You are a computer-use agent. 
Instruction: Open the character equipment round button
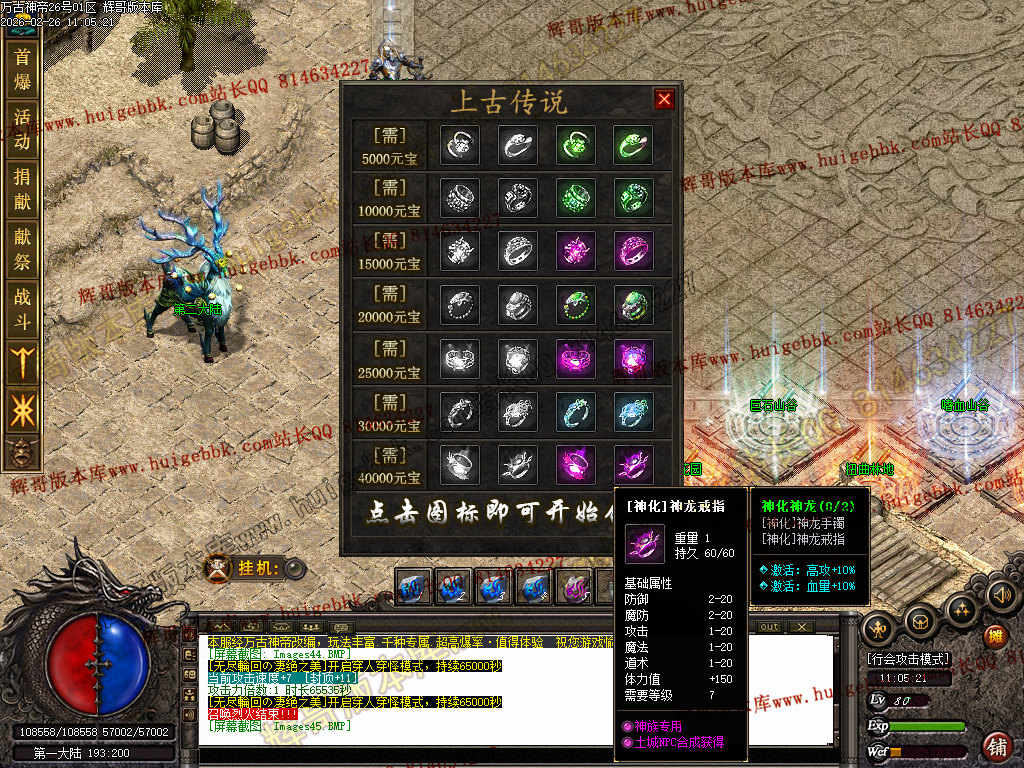pyautogui.click(x=880, y=628)
